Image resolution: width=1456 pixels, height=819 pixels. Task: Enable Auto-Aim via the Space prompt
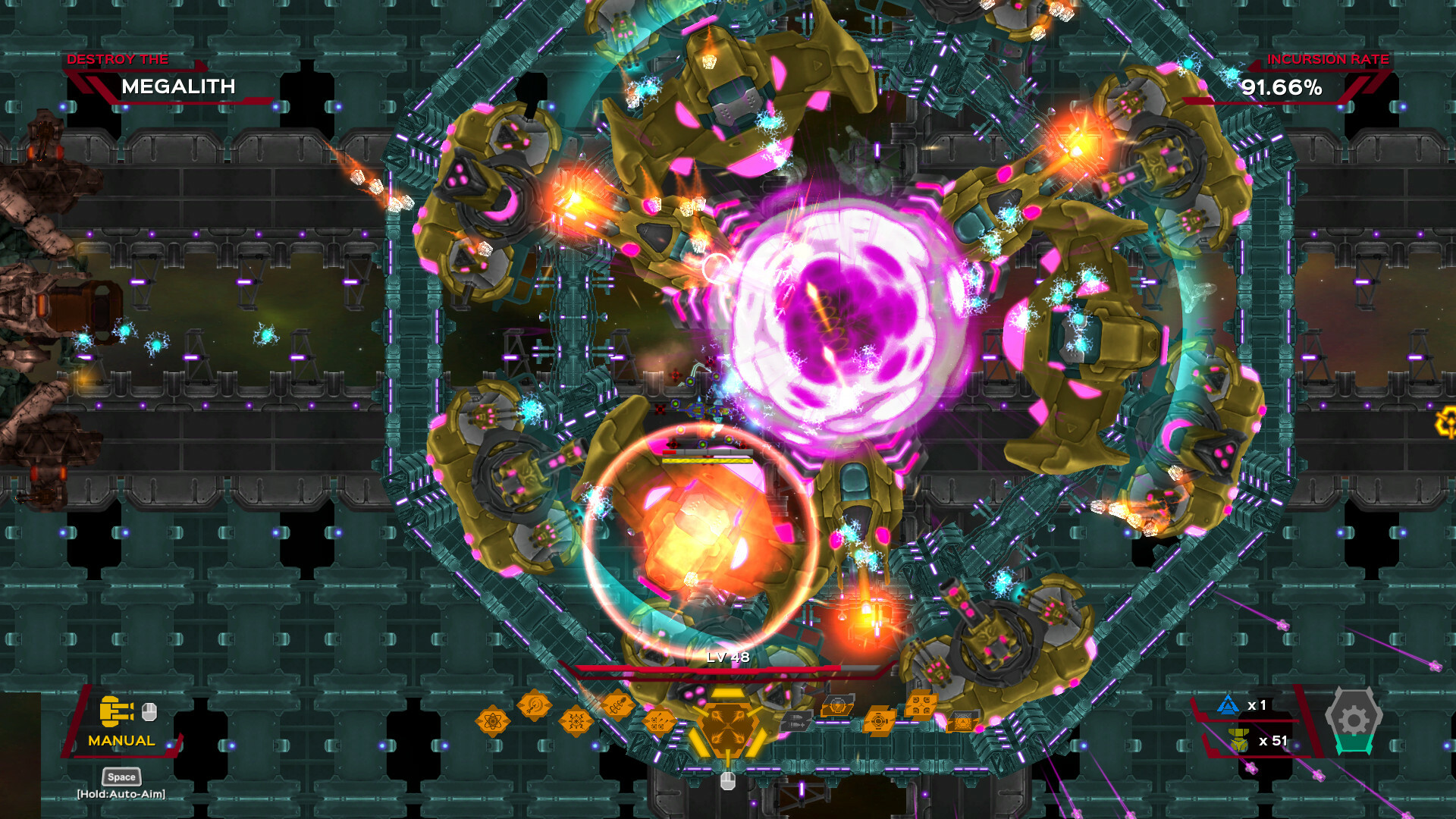[x=120, y=777]
